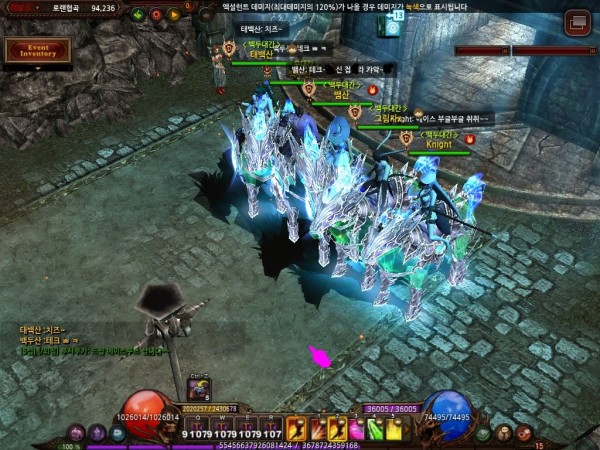This screenshot has height=450, width=600.
Task: Open the Event Inventory panel
Action: (38, 50)
